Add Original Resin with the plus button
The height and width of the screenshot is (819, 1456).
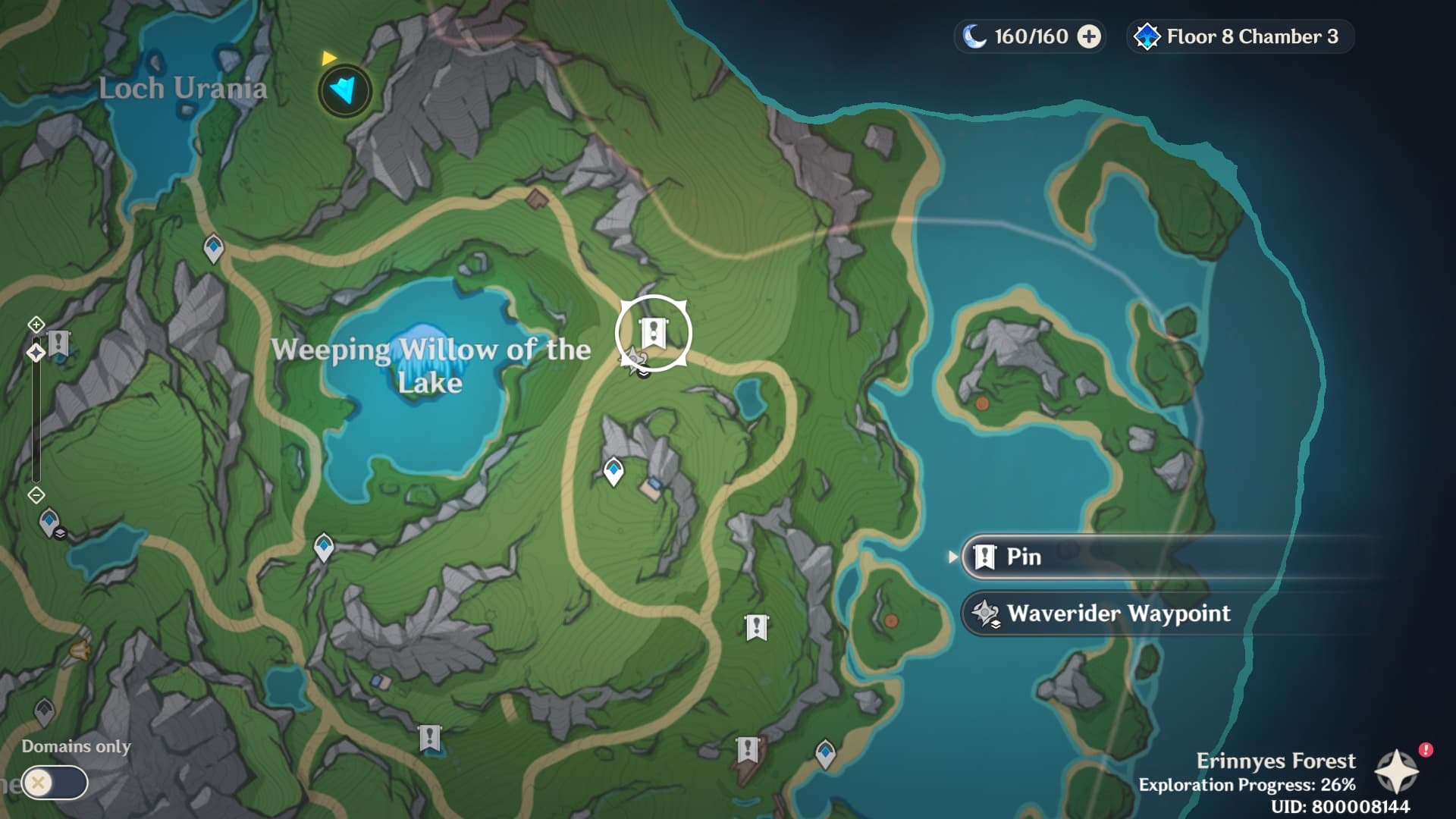1089,36
